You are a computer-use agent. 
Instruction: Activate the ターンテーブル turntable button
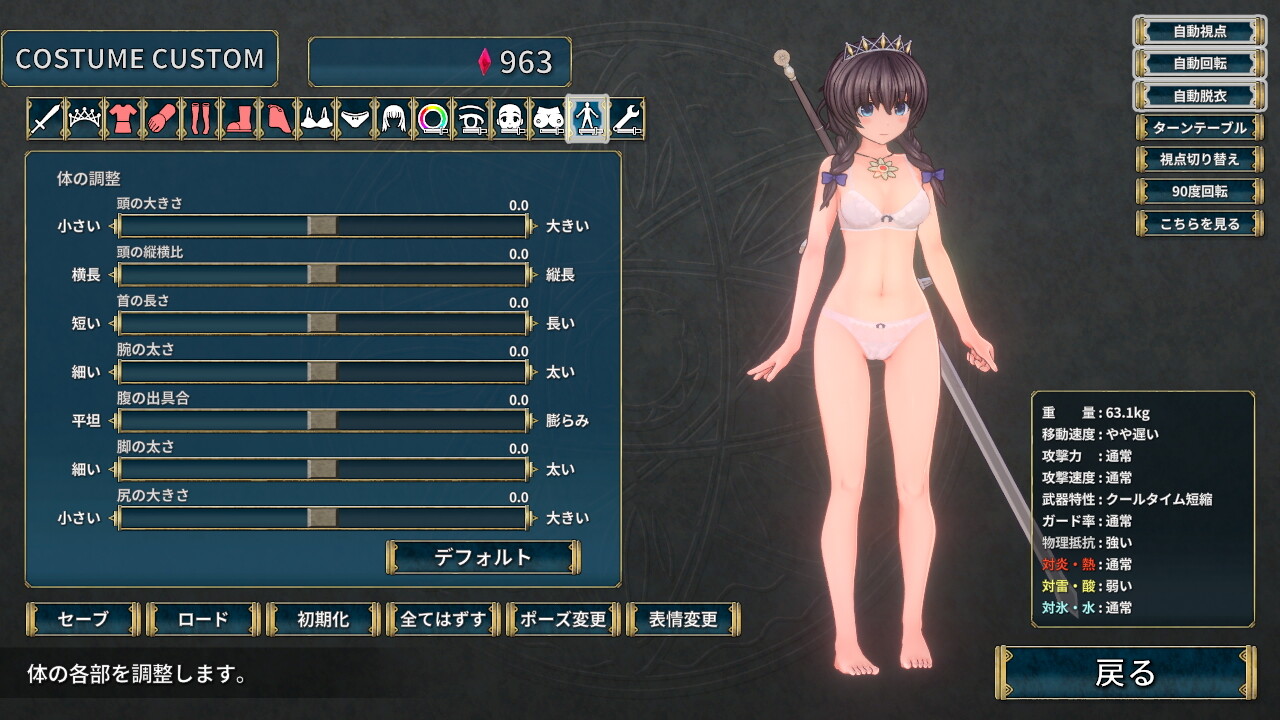pos(1199,128)
